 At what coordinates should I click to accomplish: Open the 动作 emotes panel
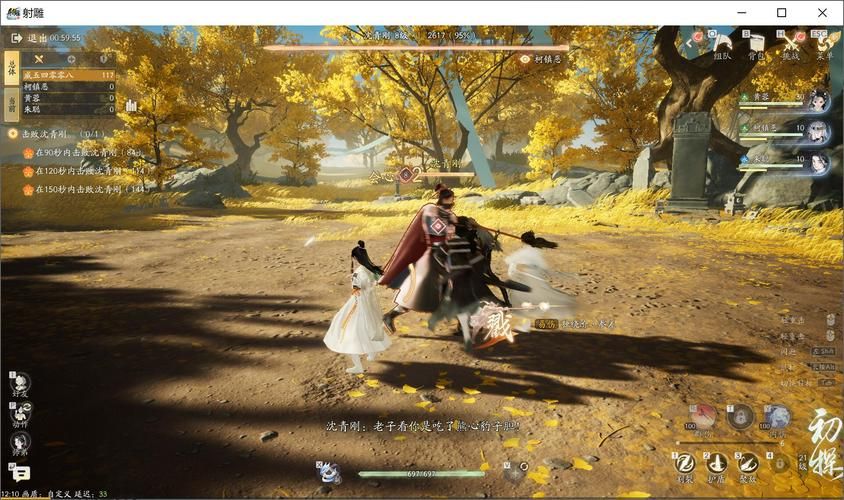pyautogui.click(x=20, y=413)
